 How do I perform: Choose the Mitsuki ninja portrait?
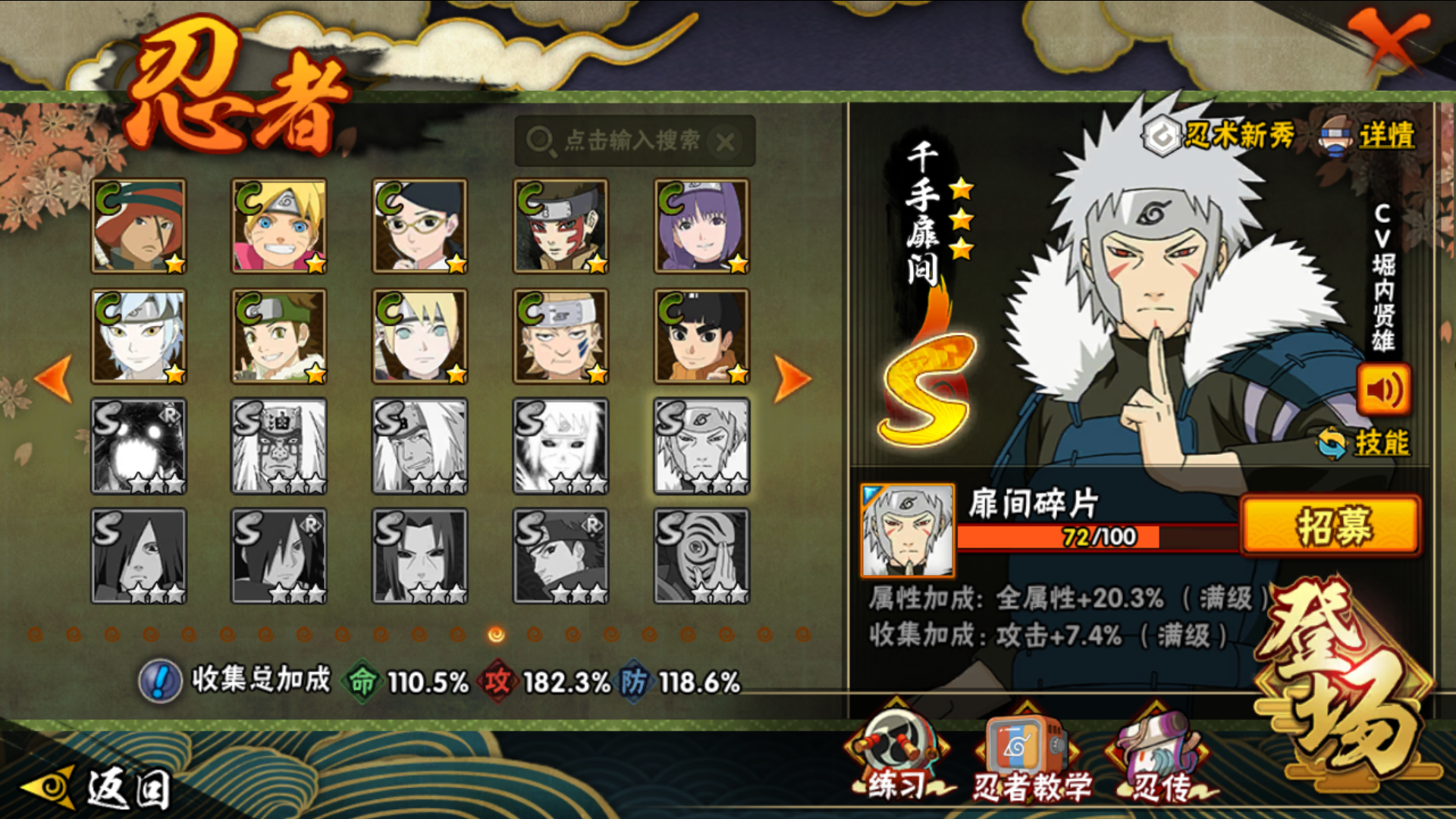(139, 336)
